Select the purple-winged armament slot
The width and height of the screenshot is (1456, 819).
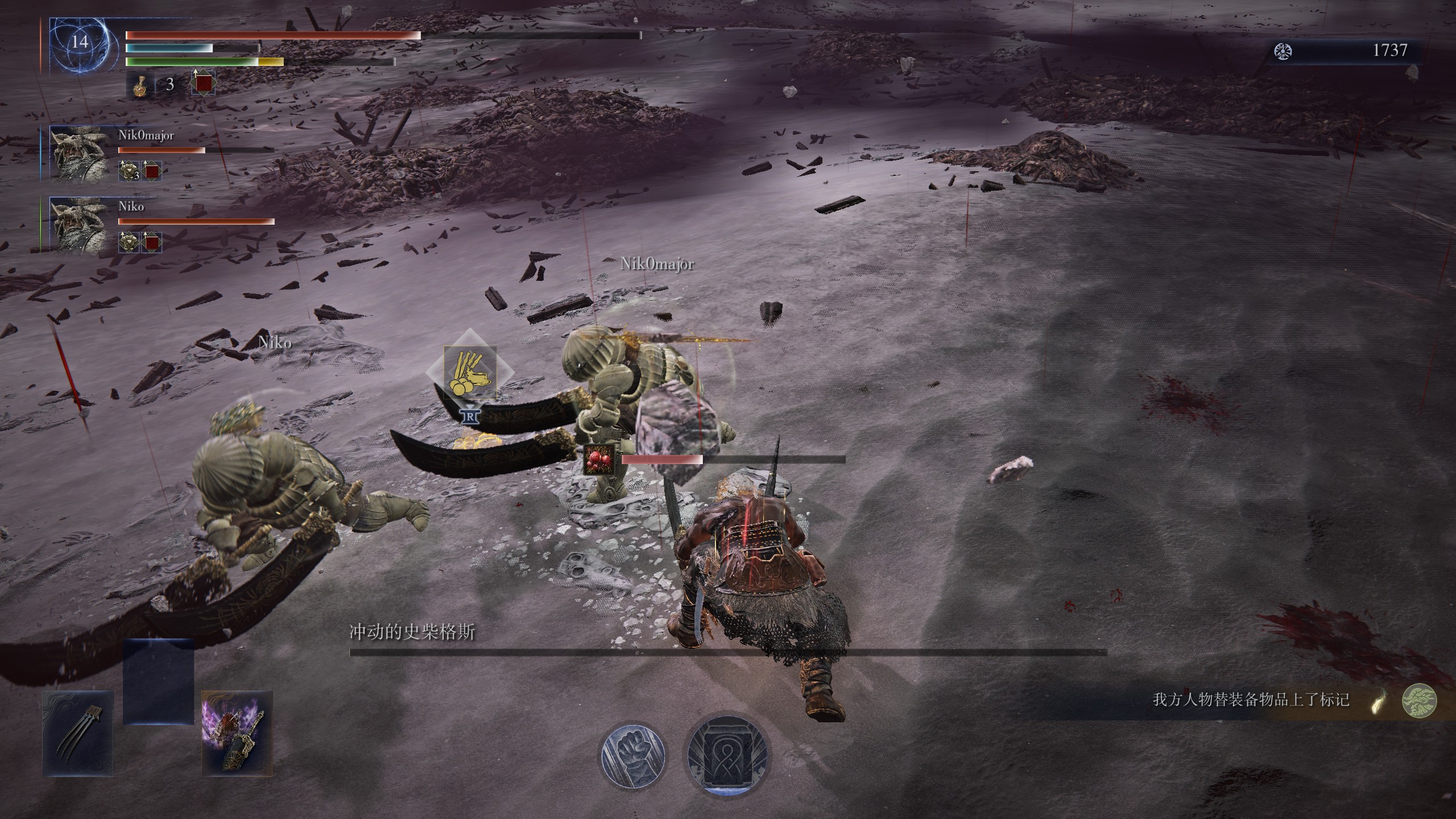click(x=237, y=733)
